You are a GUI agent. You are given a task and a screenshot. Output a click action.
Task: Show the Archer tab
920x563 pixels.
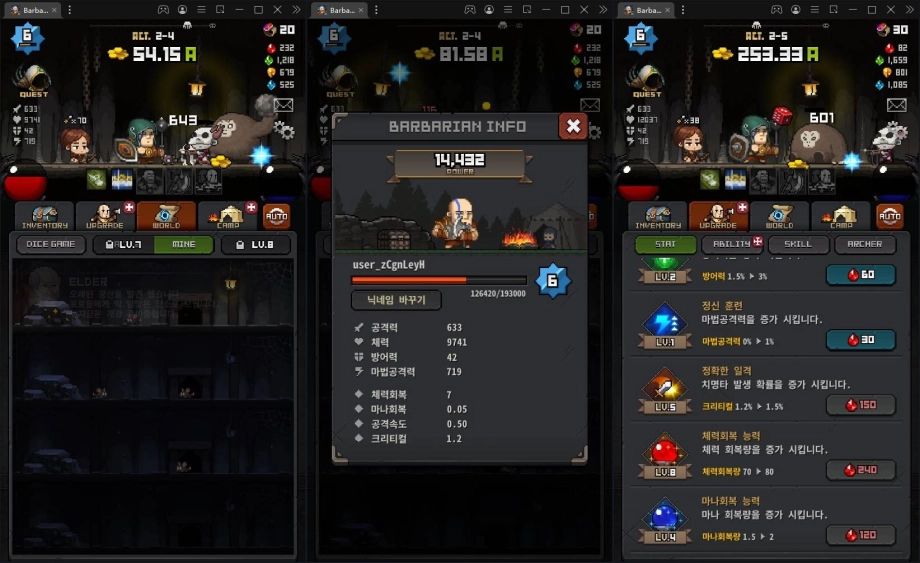[865, 244]
